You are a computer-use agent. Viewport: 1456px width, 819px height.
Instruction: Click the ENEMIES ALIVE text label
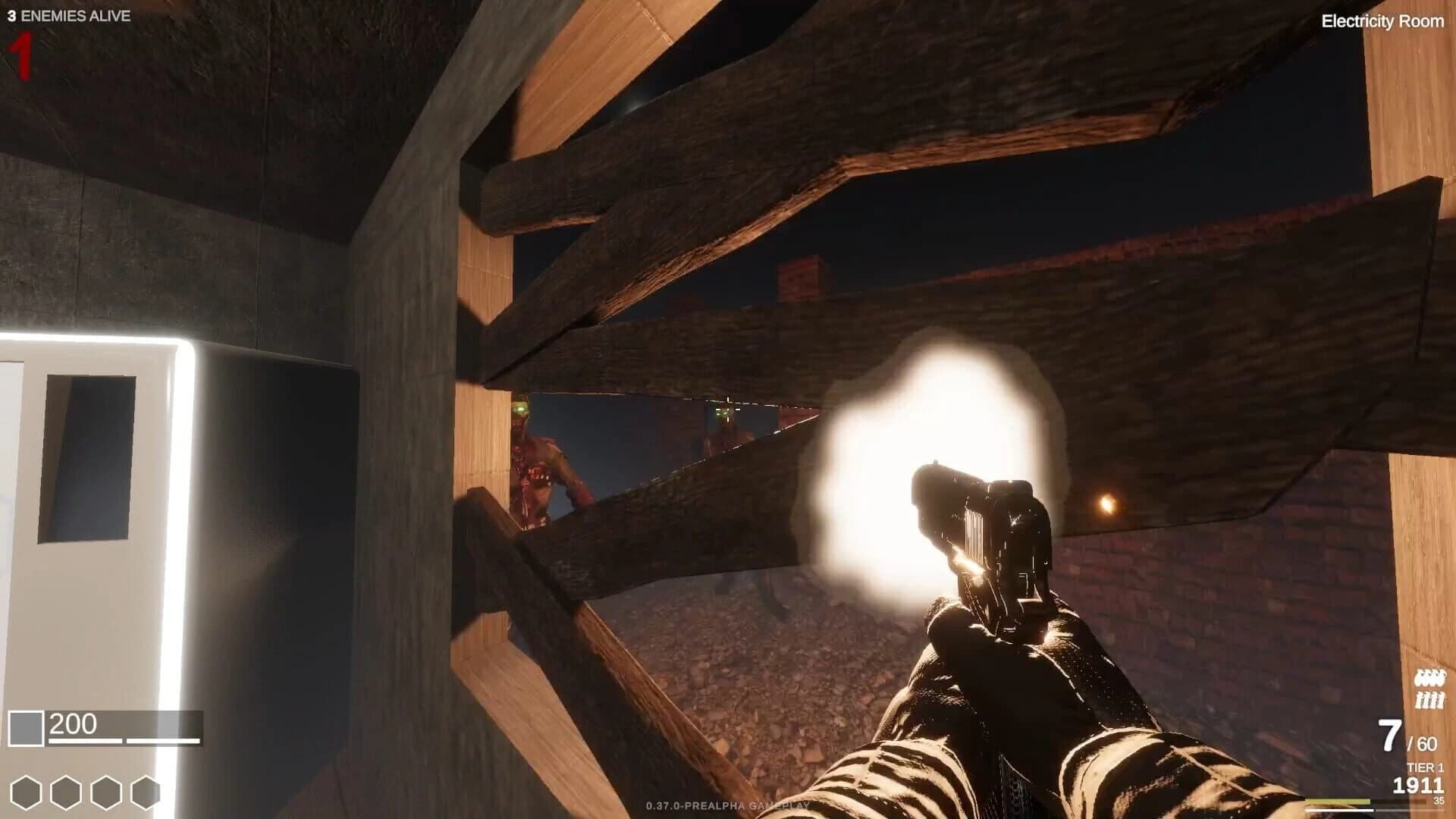(80, 15)
